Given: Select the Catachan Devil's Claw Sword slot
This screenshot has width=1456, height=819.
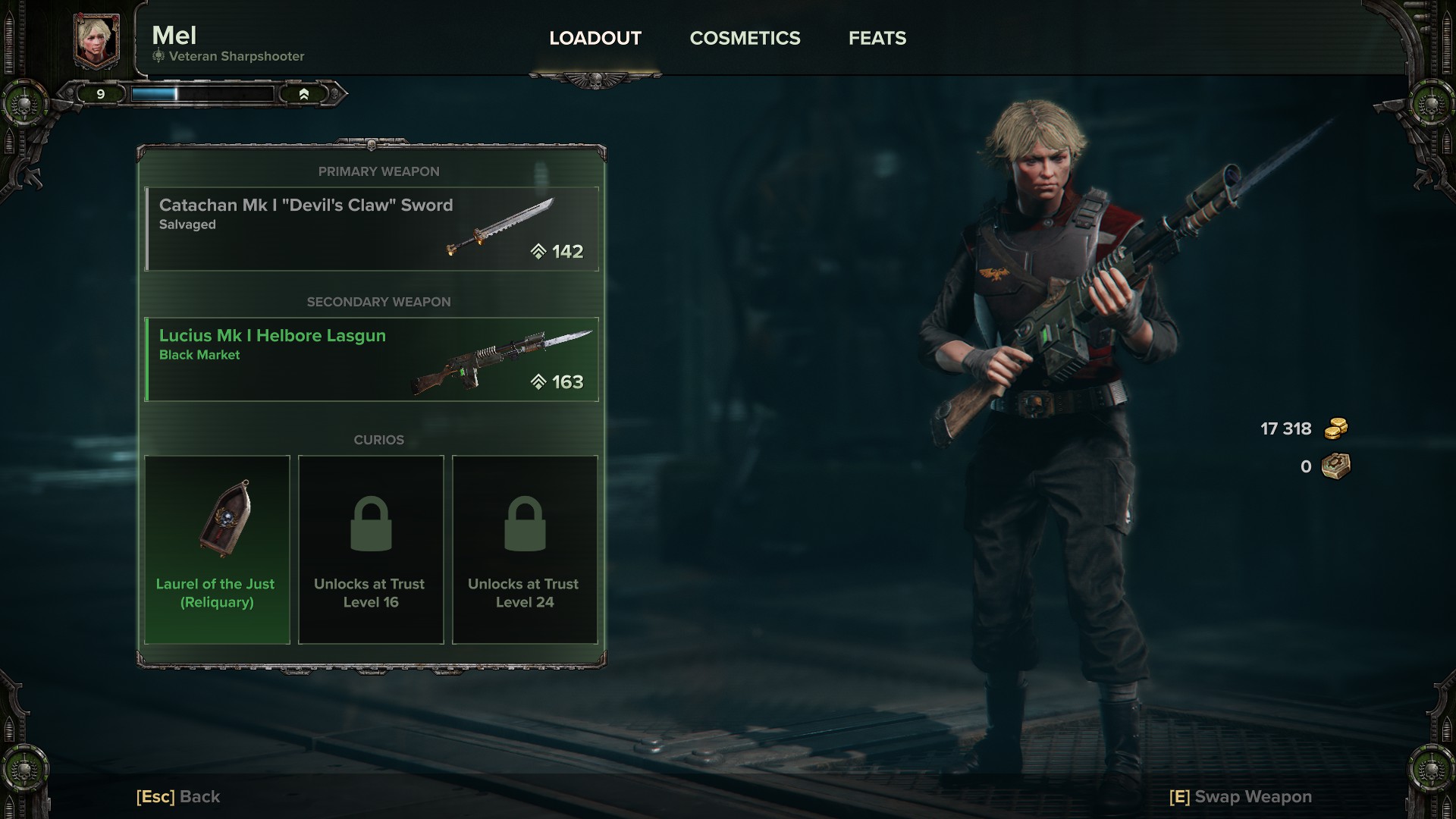Looking at the screenshot, I should pyautogui.click(x=372, y=229).
